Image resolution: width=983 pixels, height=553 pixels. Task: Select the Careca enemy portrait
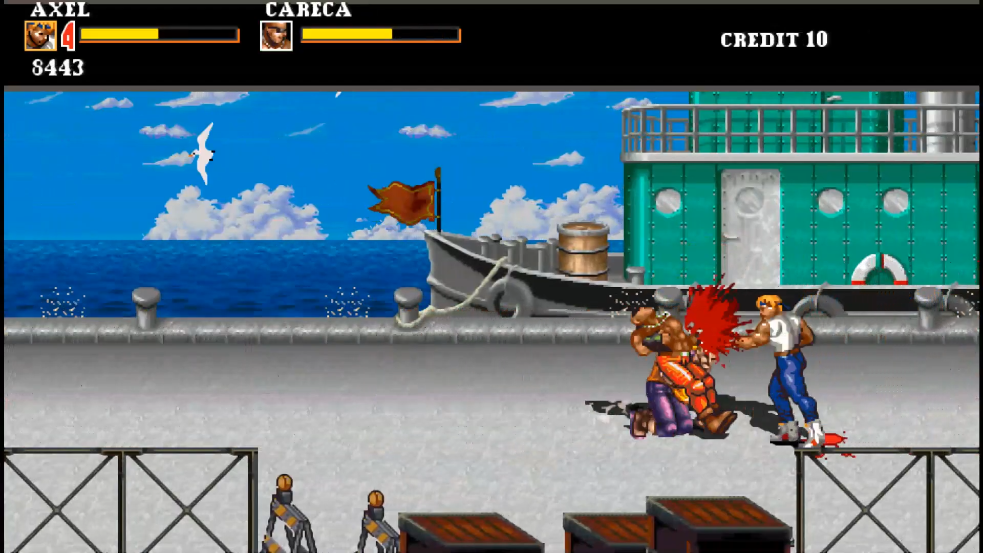click(276, 36)
